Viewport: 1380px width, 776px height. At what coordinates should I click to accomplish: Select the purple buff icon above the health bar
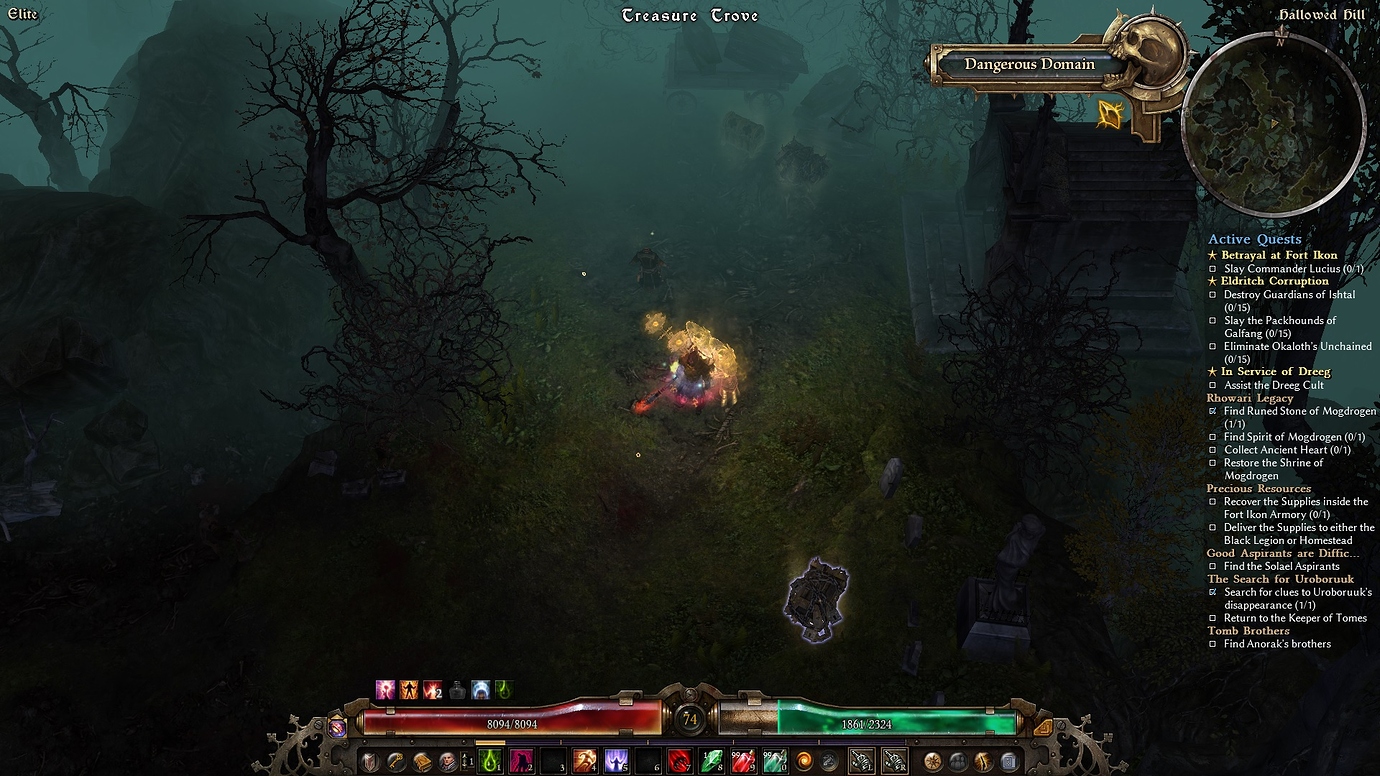click(385, 690)
